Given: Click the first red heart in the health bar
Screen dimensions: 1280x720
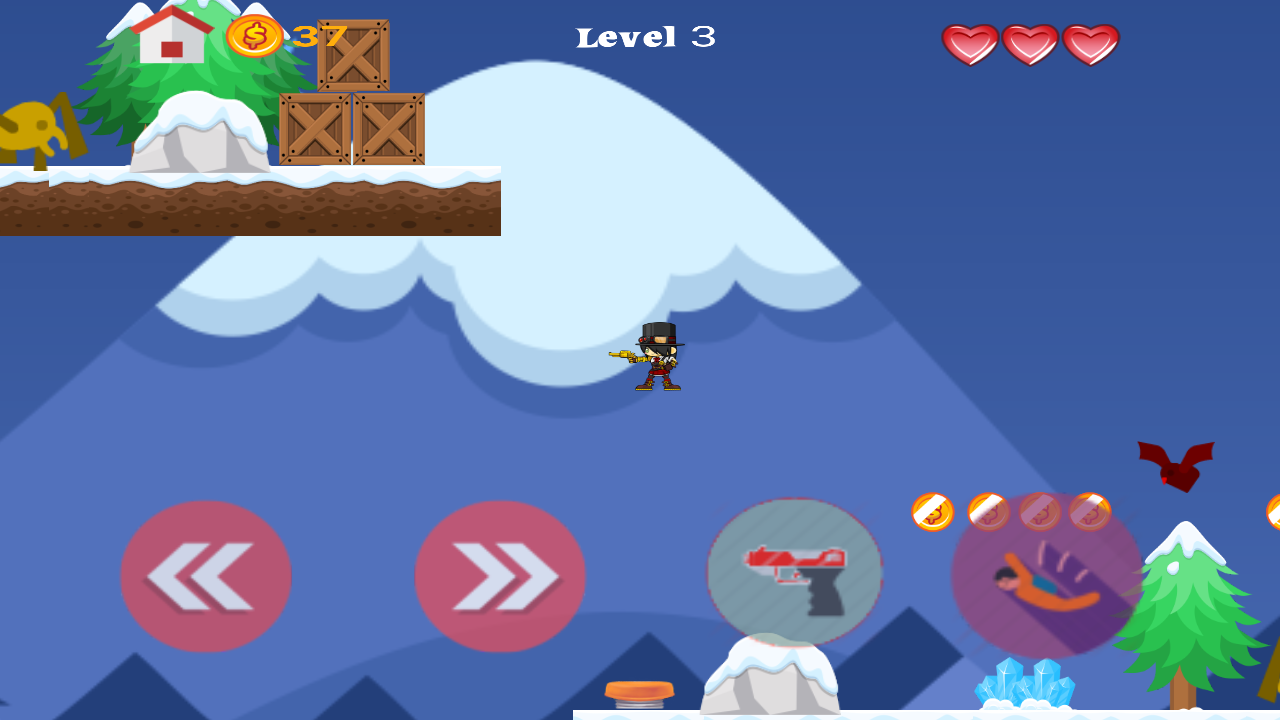Looking at the screenshot, I should (x=968, y=43).
